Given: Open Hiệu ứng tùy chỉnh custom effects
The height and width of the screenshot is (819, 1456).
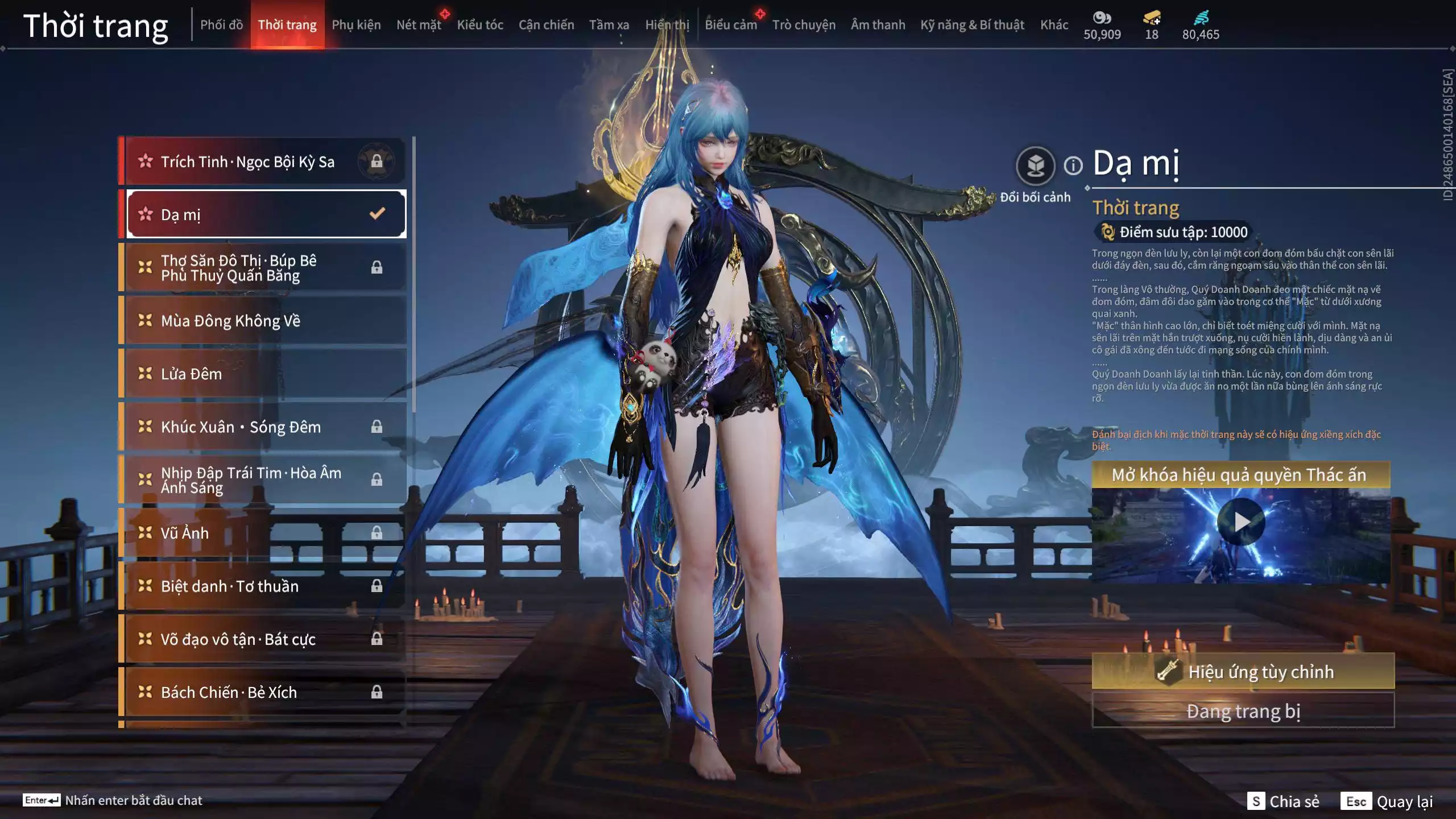Looking at the screenshot, I should (x=1243, y=672).
